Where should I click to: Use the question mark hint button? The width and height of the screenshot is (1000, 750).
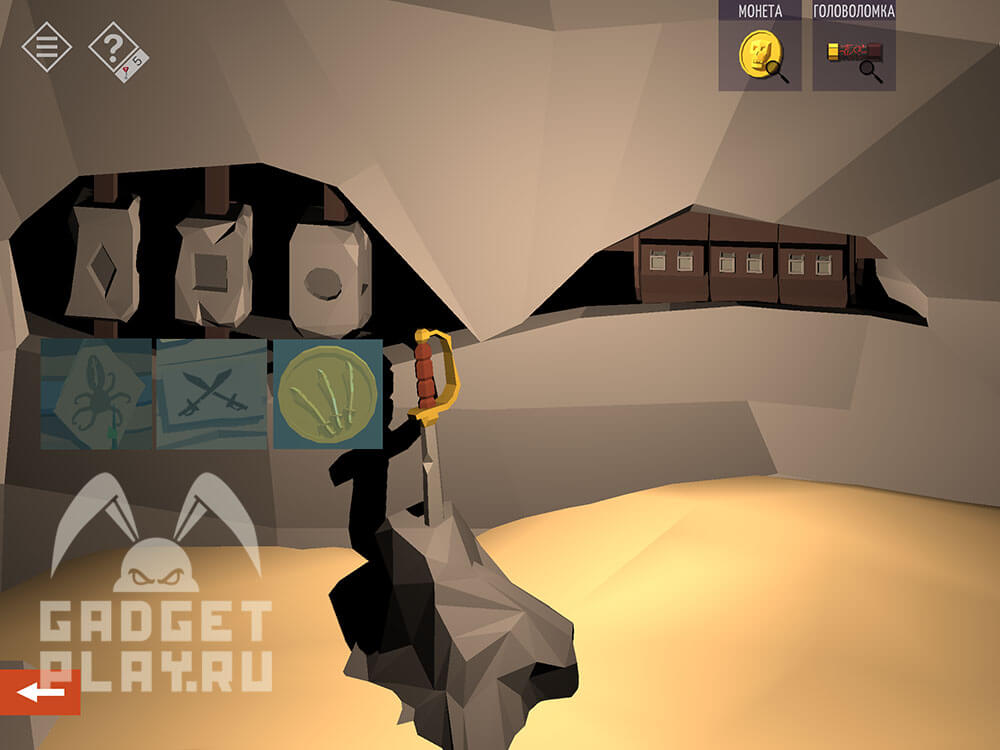click(115, 48)
